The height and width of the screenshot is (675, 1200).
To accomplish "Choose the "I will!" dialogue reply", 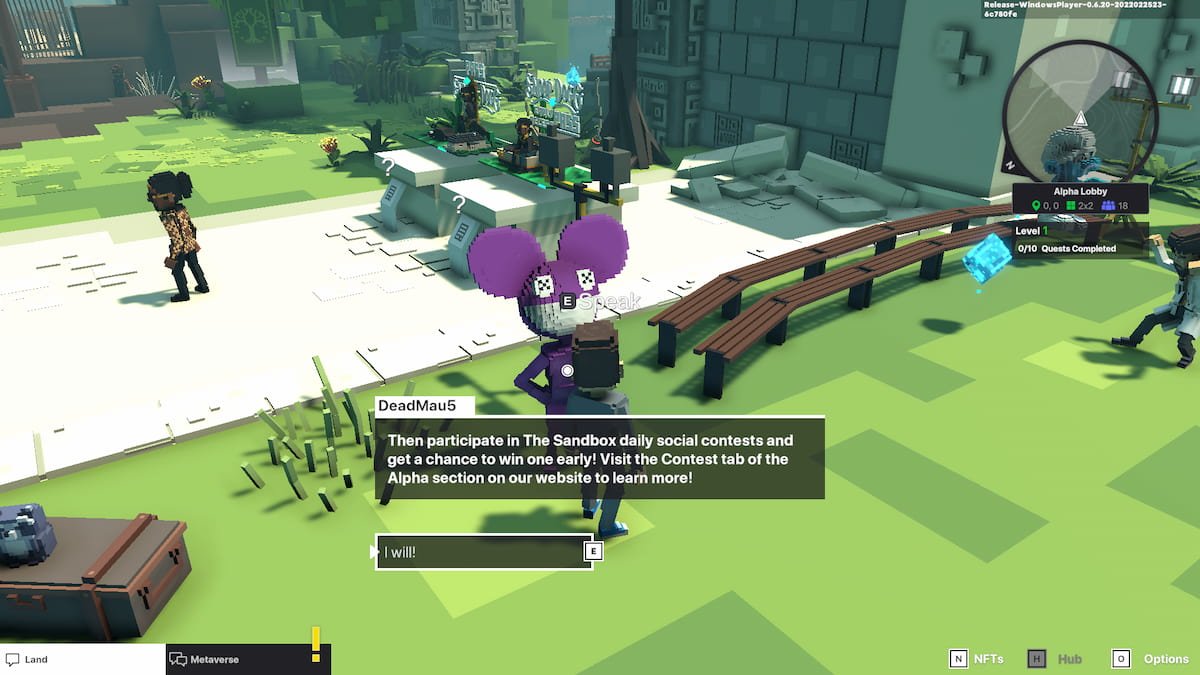I will 484,551.
